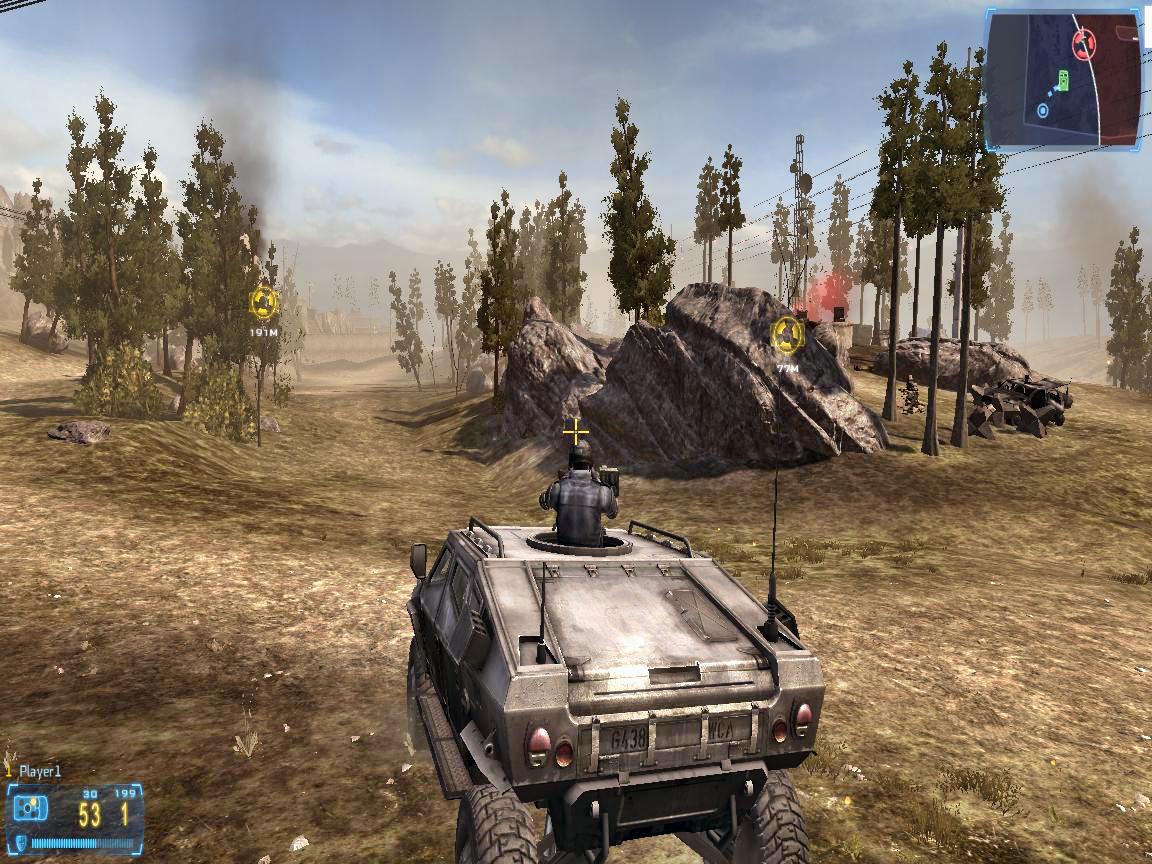Click the green vehicle icon on the minimap
Image resolution: width=1152 pixels, height=864 pixels.
click(1062, 81)
